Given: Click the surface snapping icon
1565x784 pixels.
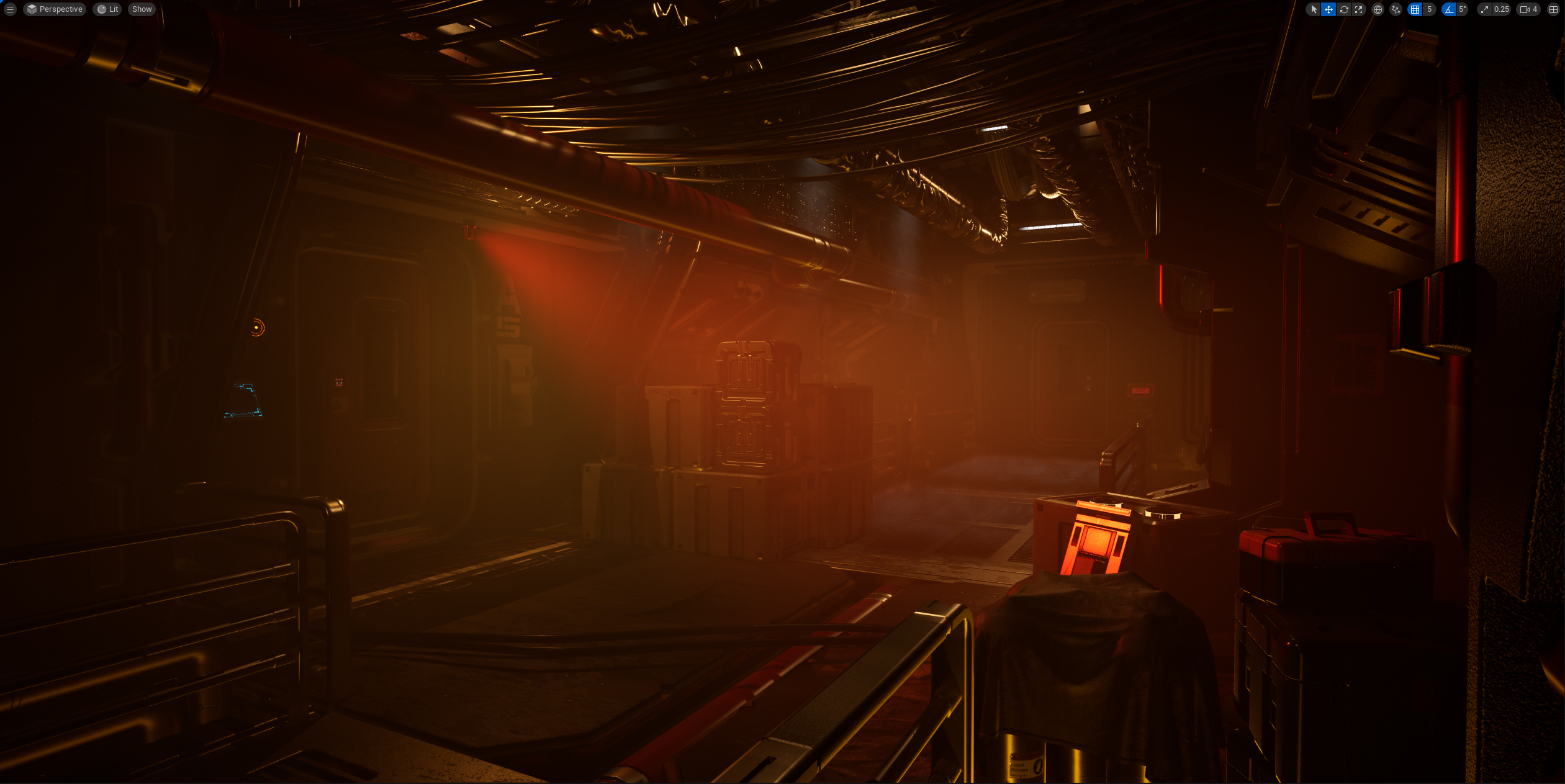Looking at the screenshot, I should 1396,9.
